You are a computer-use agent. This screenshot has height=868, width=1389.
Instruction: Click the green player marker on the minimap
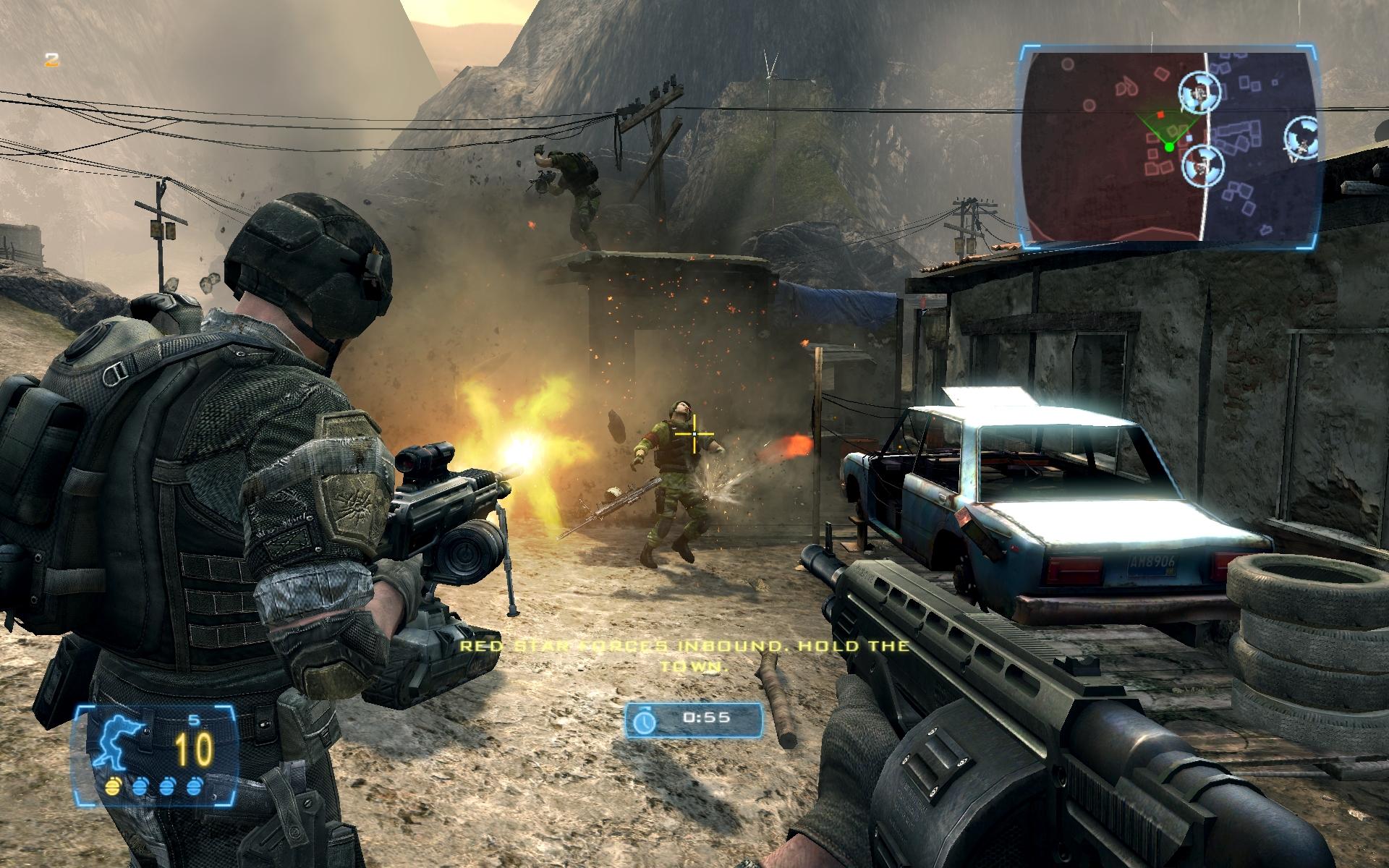pos(1168,147)
